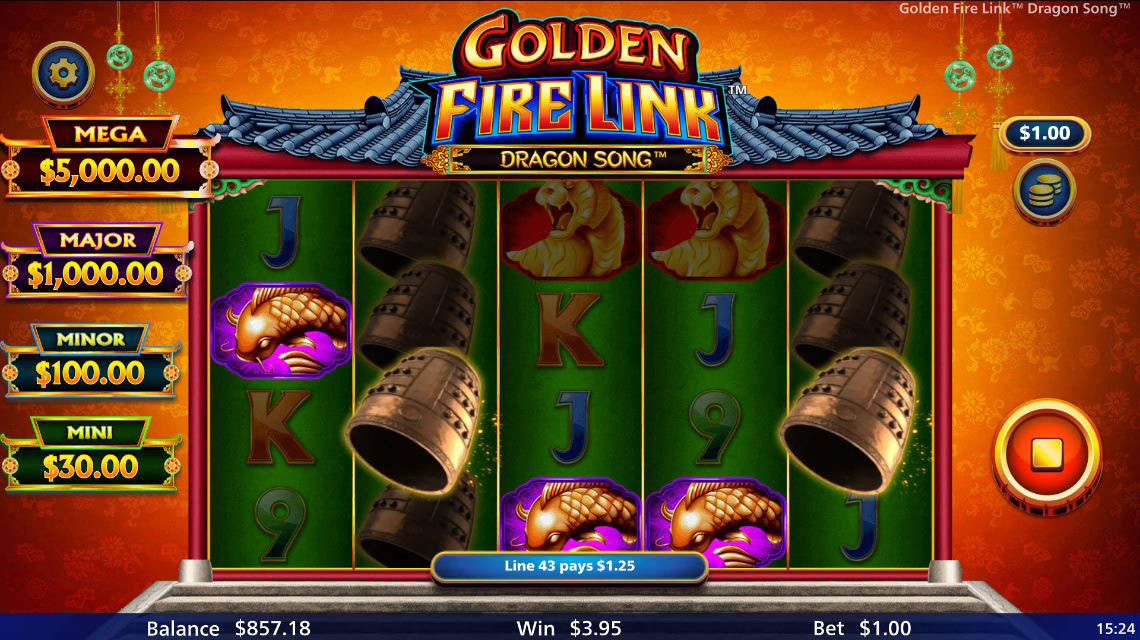Viewport: 1140px width, 640px height.
Task: Stop the spin with the red button
Action: click(1045, 456)
